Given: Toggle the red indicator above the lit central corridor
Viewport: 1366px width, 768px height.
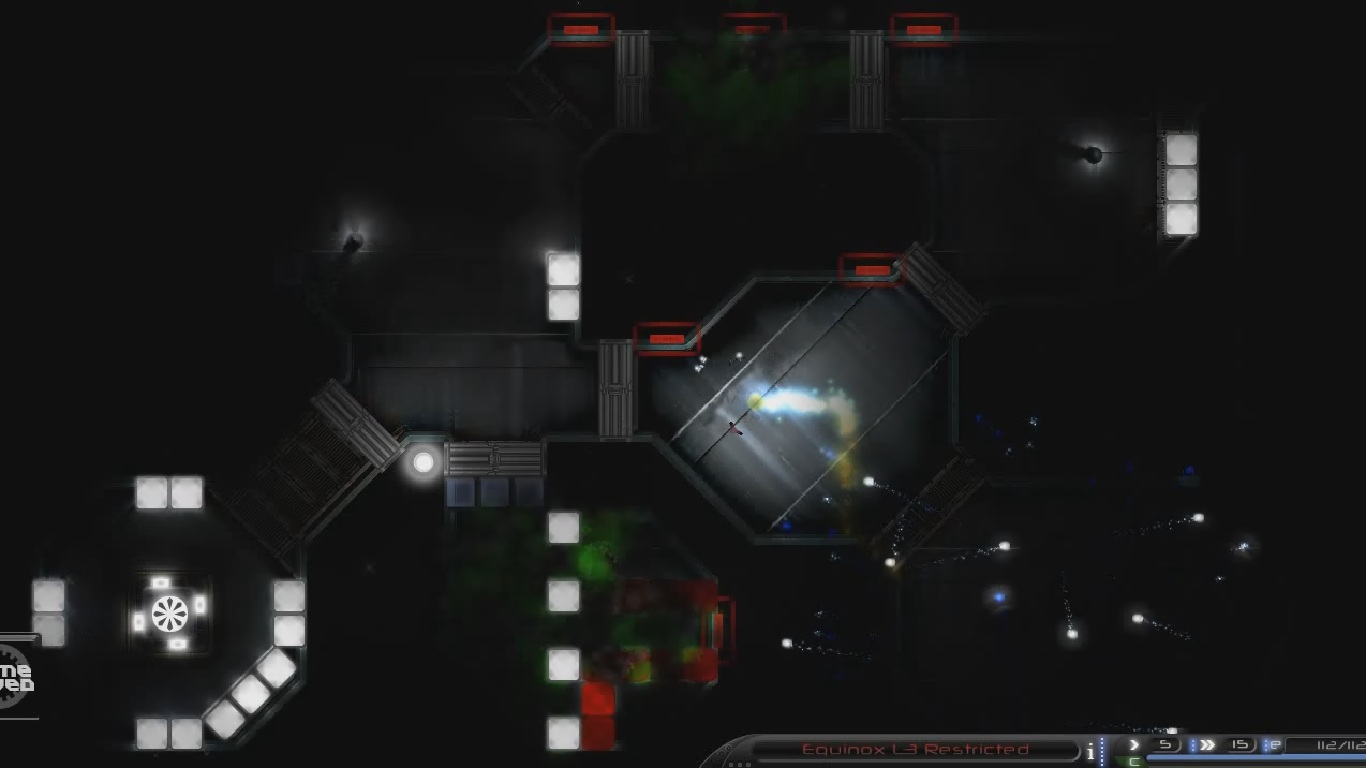Looking at the screenshot, I should pos(870,271).
